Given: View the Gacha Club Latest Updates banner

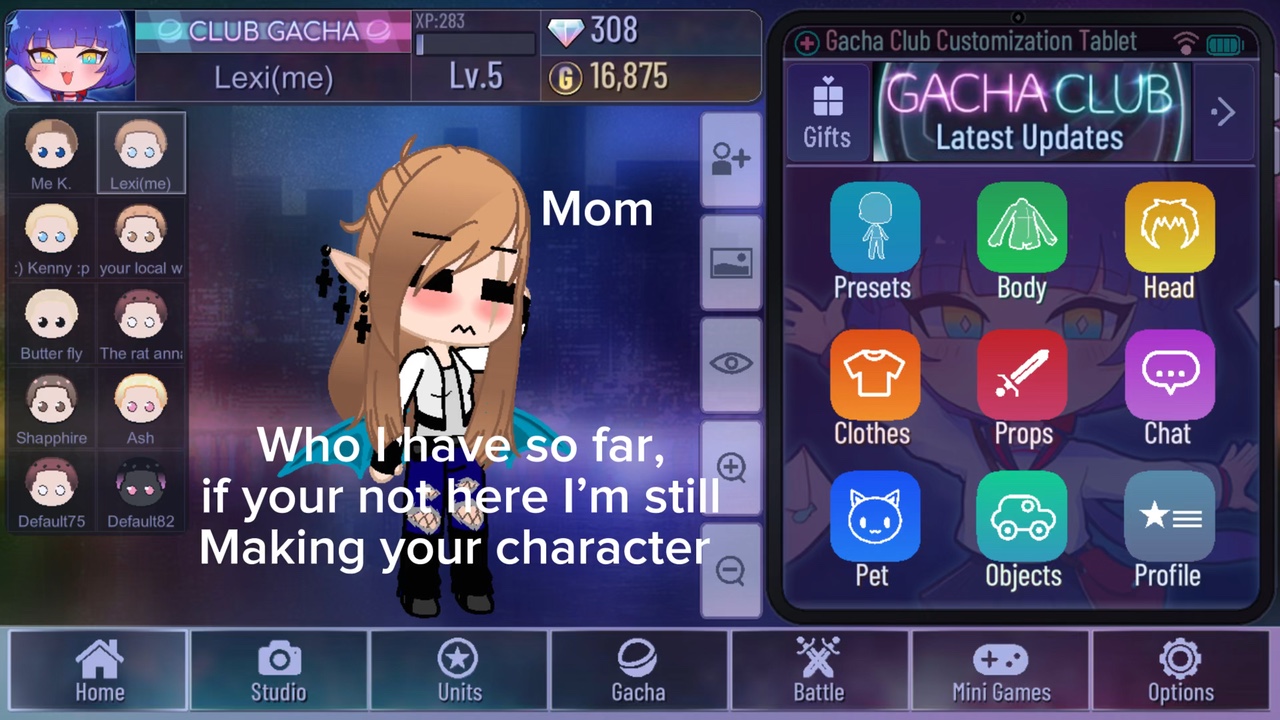Looking at the screenshot, I should click(1030, 112).
